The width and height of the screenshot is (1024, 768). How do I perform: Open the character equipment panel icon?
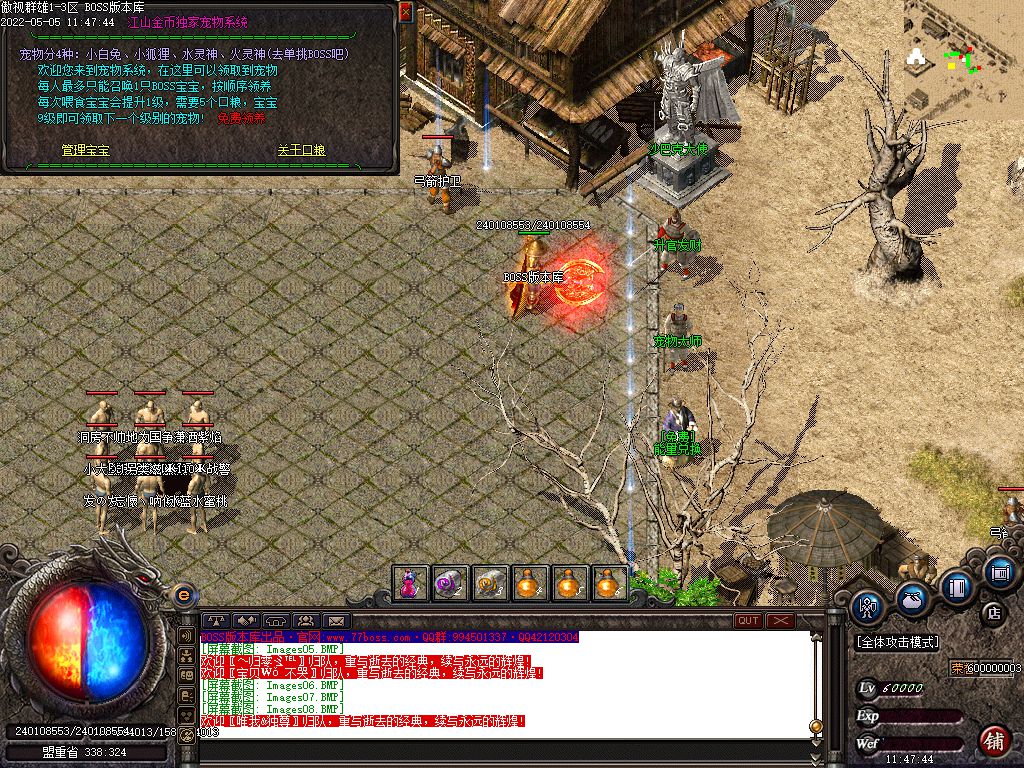868,605
